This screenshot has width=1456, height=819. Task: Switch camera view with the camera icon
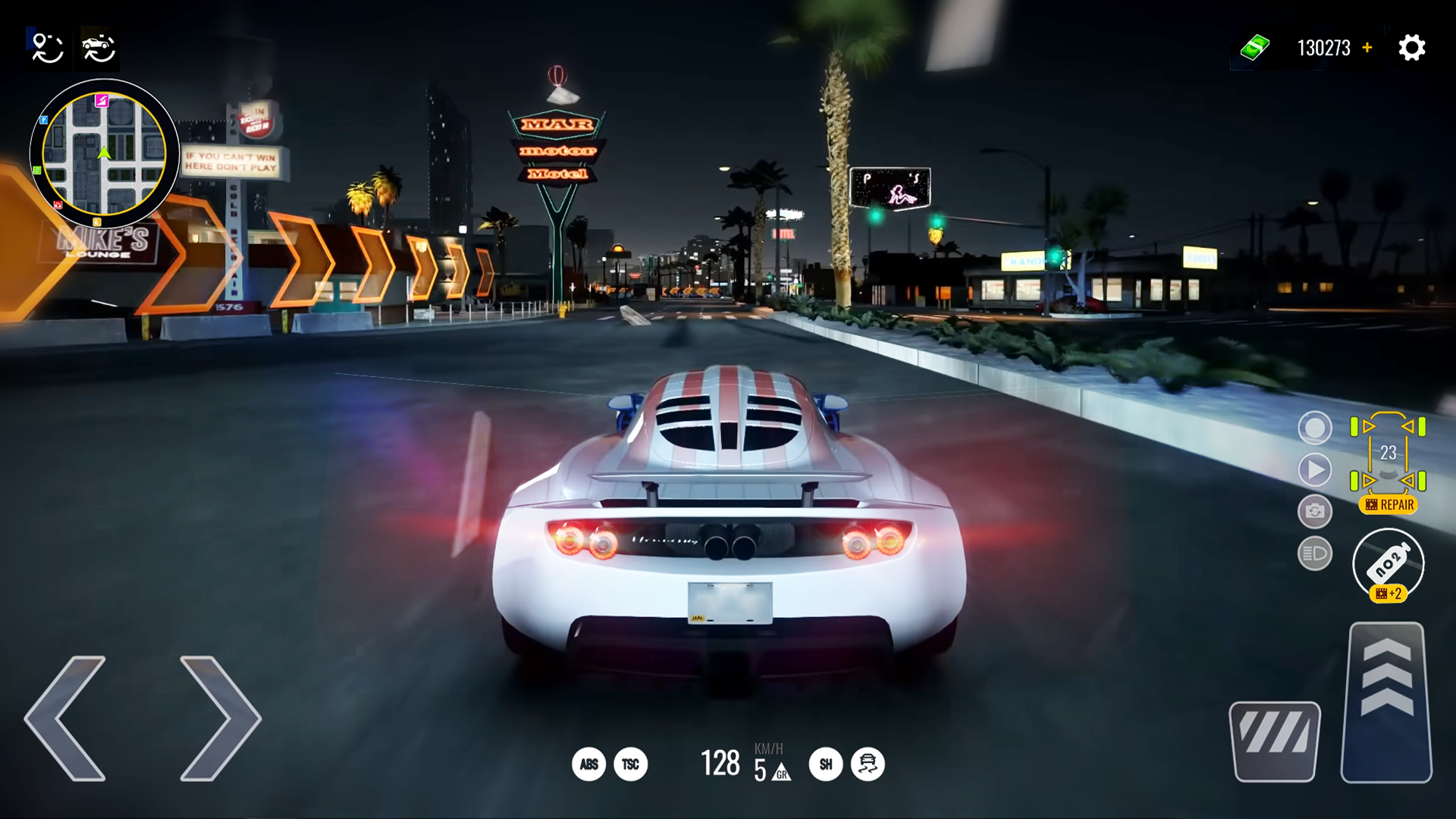point(1315,513)
